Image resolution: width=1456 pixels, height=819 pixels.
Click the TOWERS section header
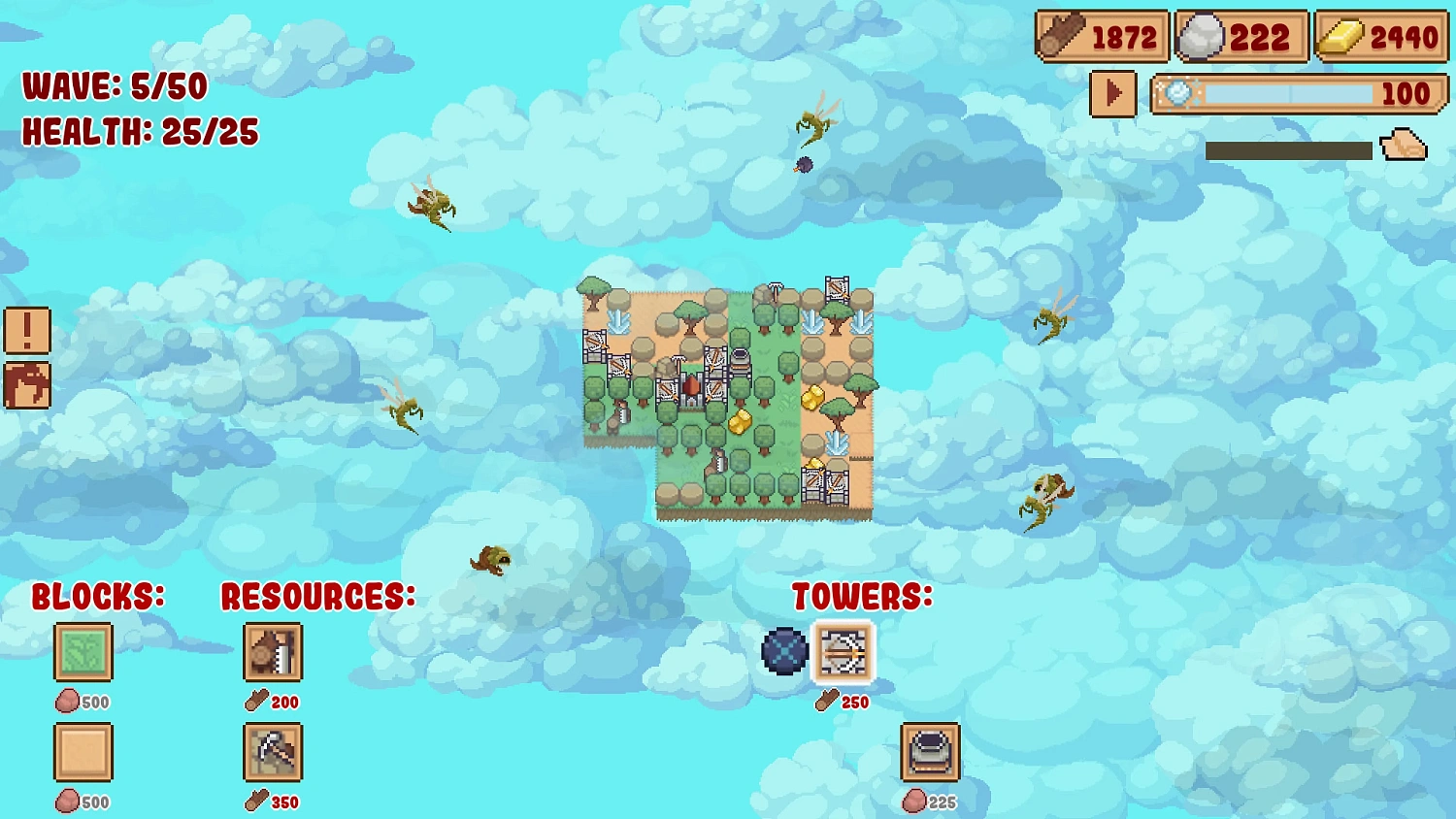pyautogui.click(x=862, y=596)
